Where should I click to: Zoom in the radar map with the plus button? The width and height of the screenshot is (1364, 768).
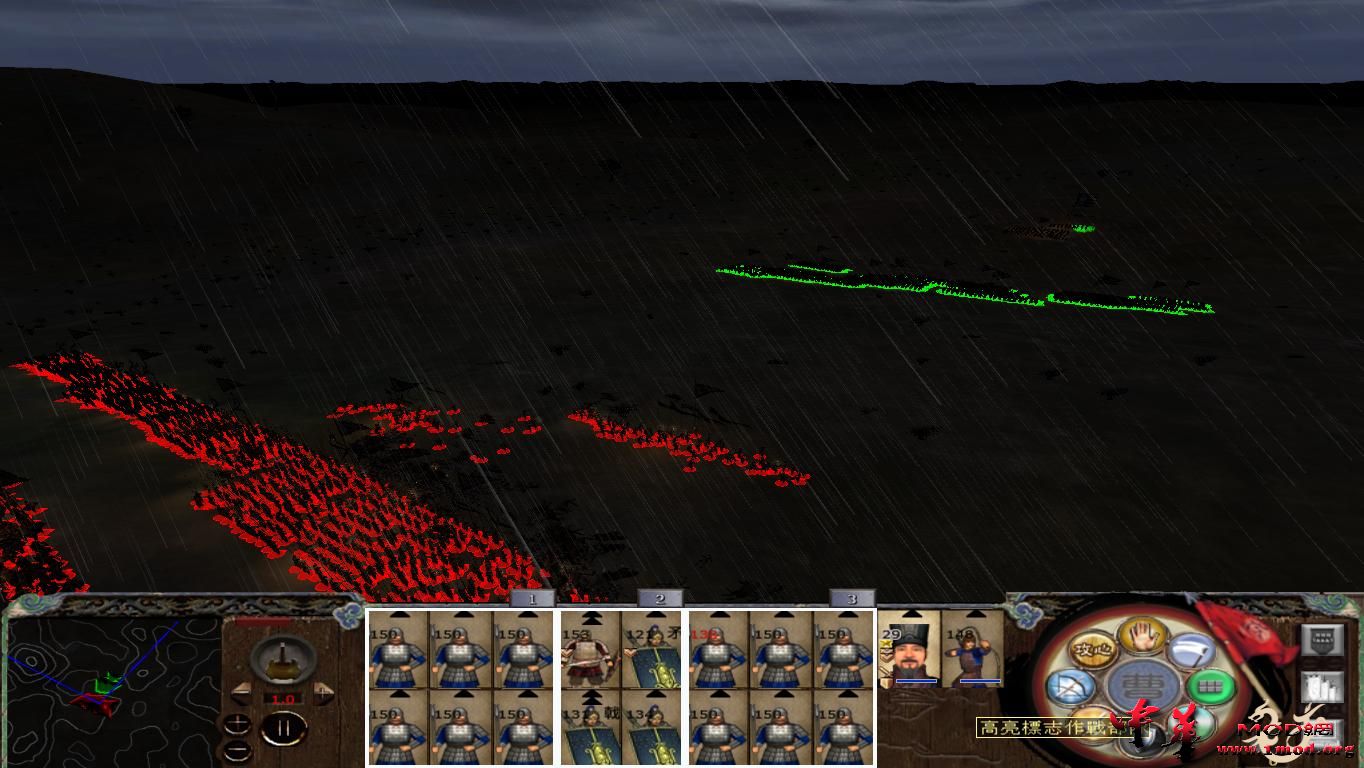pos(237,723)
